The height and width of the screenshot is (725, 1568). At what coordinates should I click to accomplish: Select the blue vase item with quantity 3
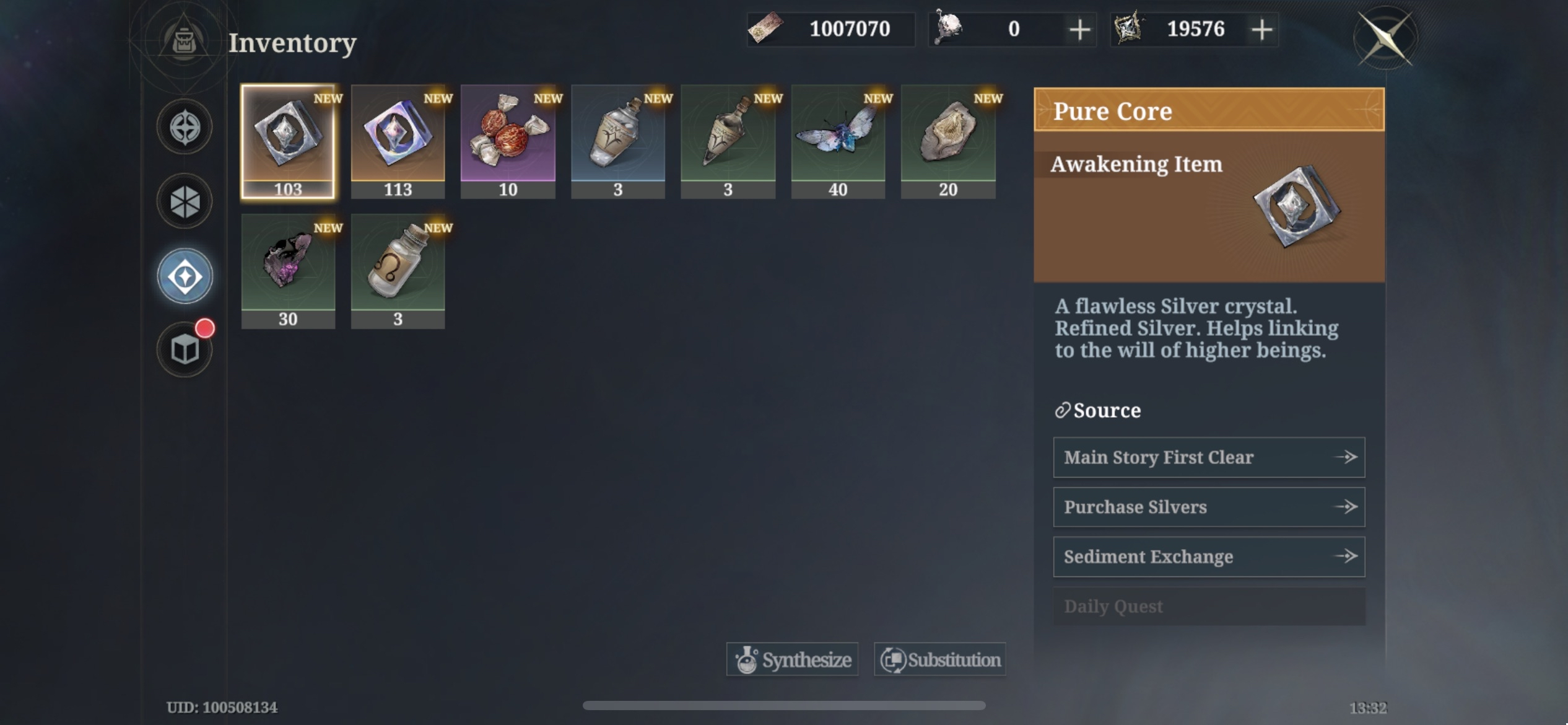click(x=617, y=139)
